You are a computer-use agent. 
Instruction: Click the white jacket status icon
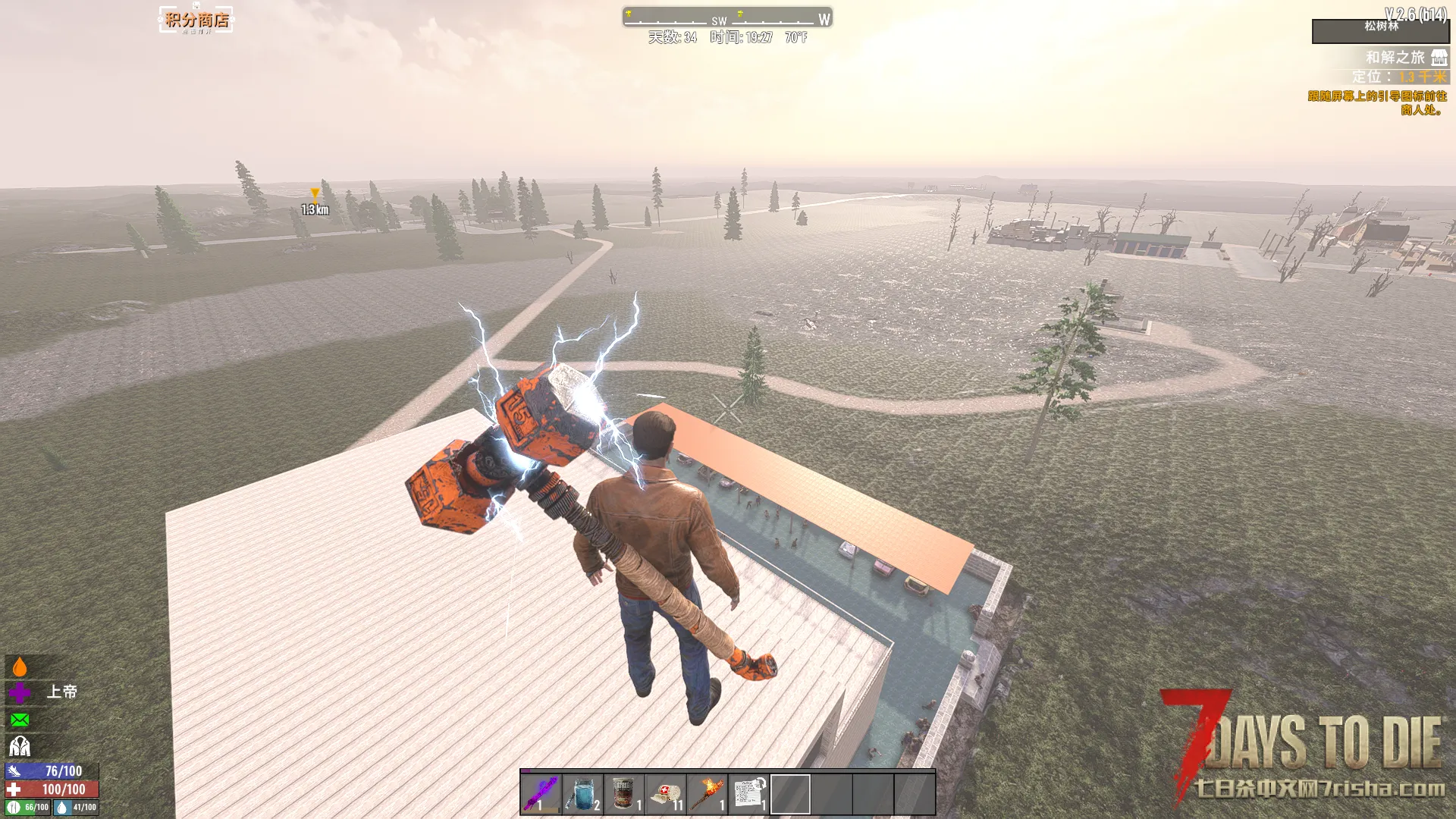click(x=20, y=746)
